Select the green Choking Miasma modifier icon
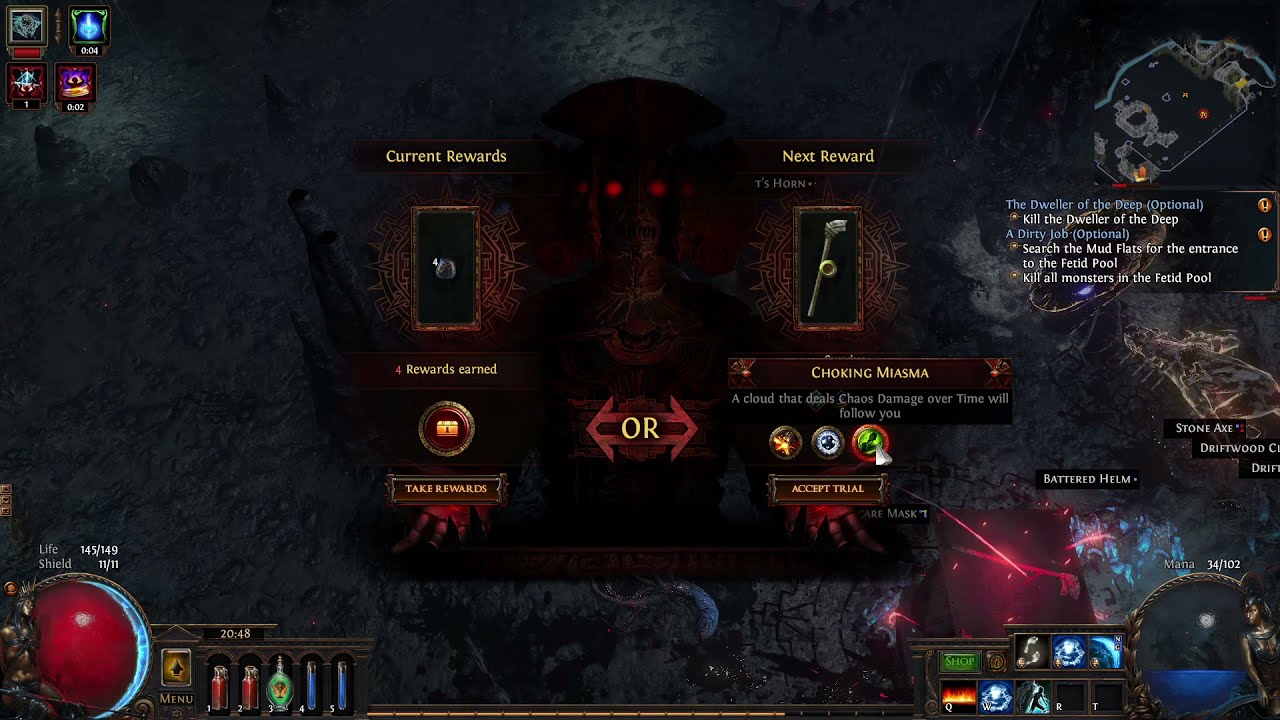Screen dimensions: 1280x720 tap(869, 442)
